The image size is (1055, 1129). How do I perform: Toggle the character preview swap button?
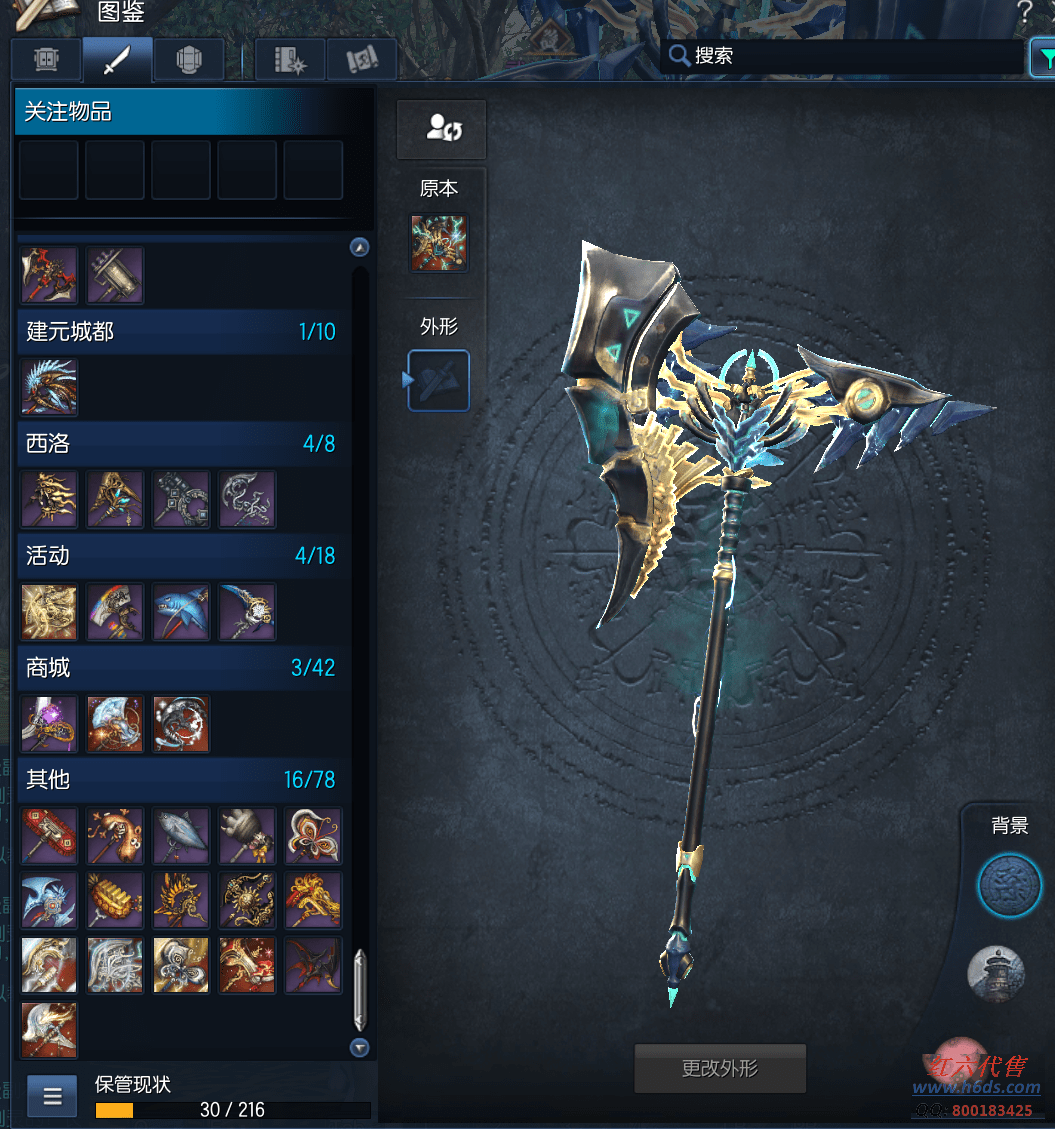pyautogui.click(x=441, y=128)
